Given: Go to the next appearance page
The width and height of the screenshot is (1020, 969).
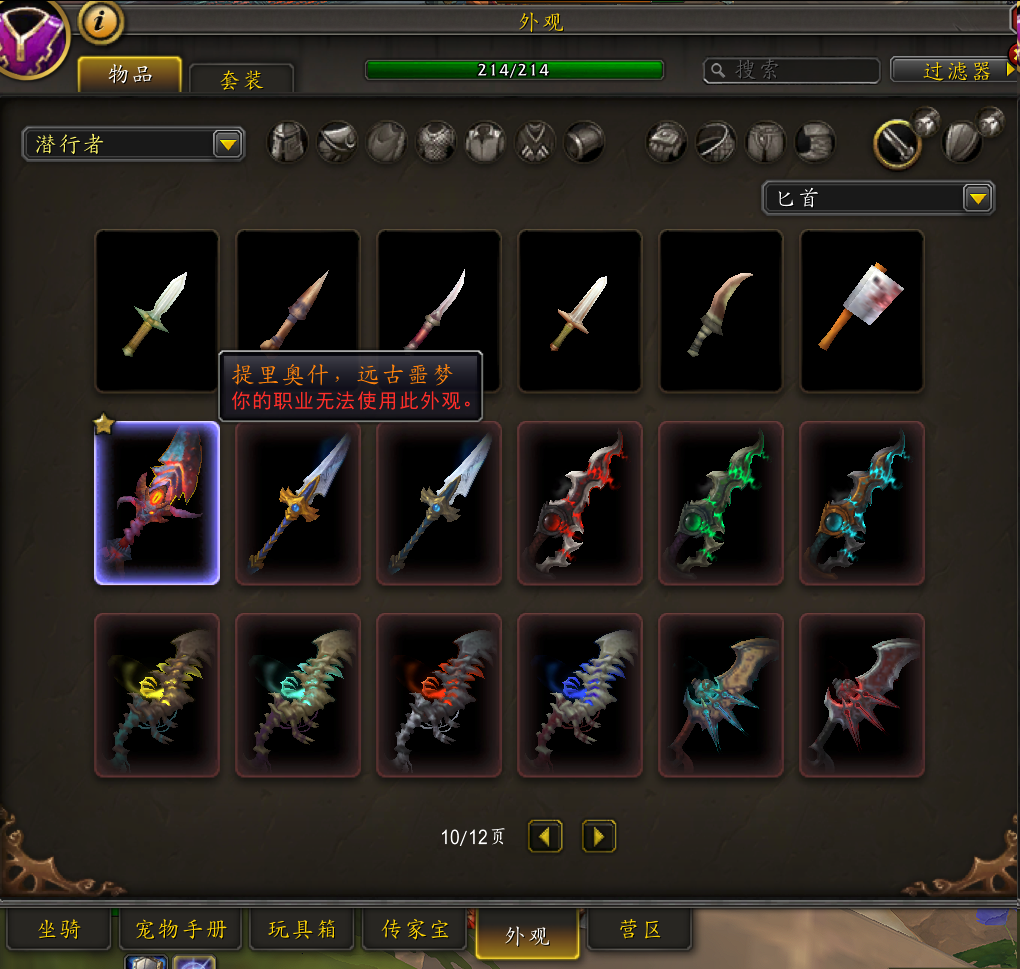Looking at the screenshot, I should click(598, 836).
